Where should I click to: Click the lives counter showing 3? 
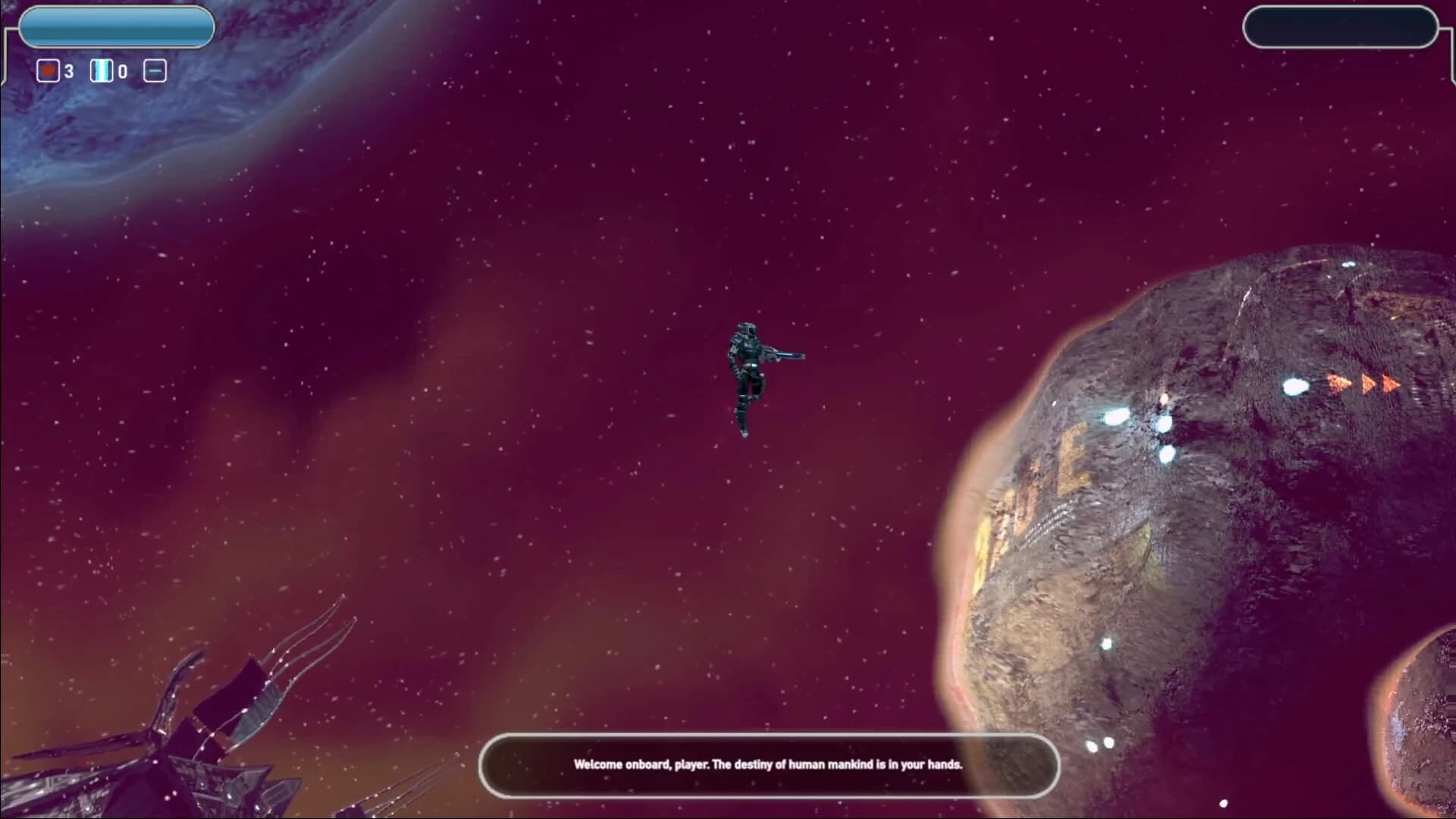tap(68, 71)
